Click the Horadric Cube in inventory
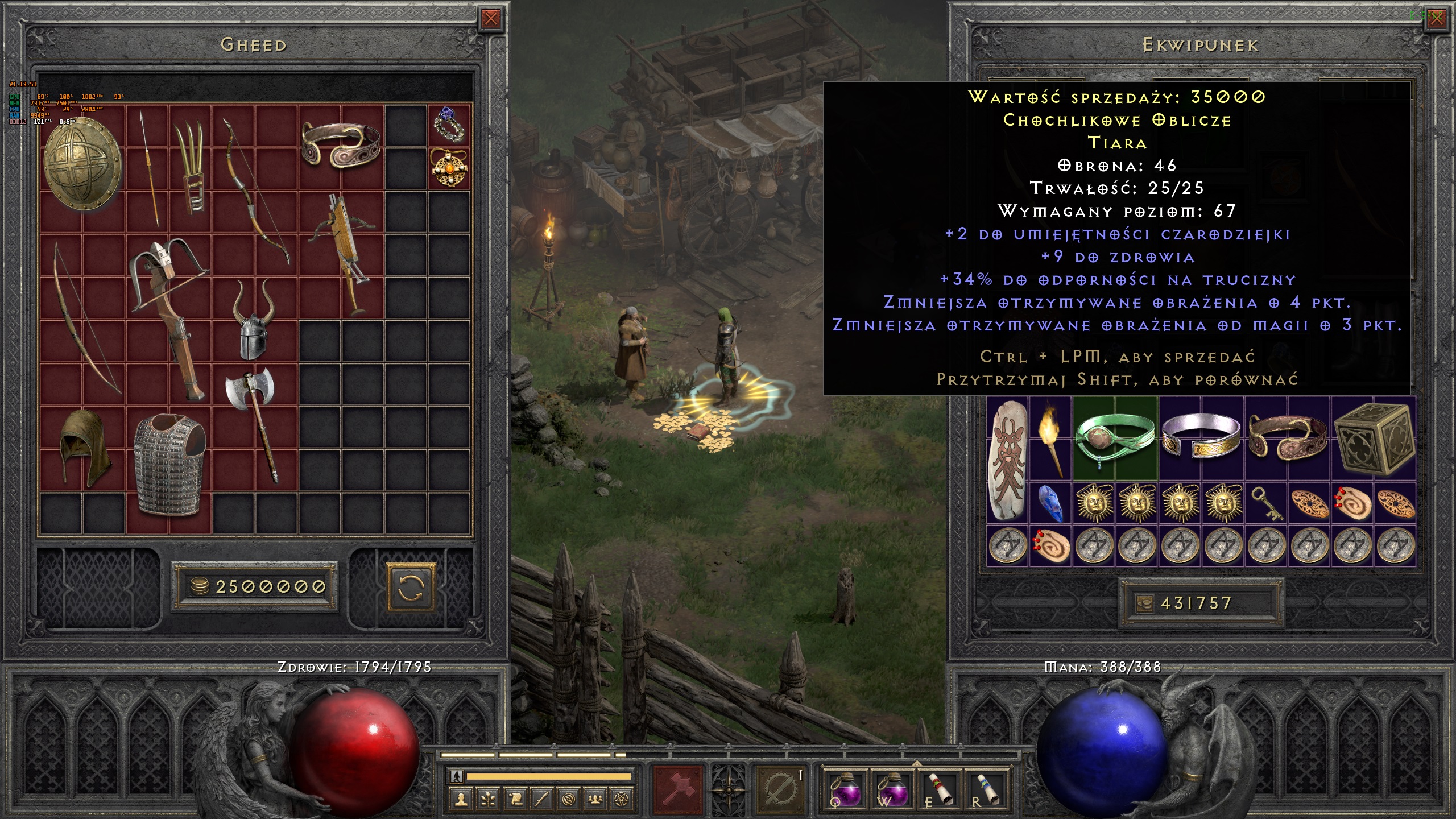This screenshot has width=1456, height=819. (x=1373, y=439)
